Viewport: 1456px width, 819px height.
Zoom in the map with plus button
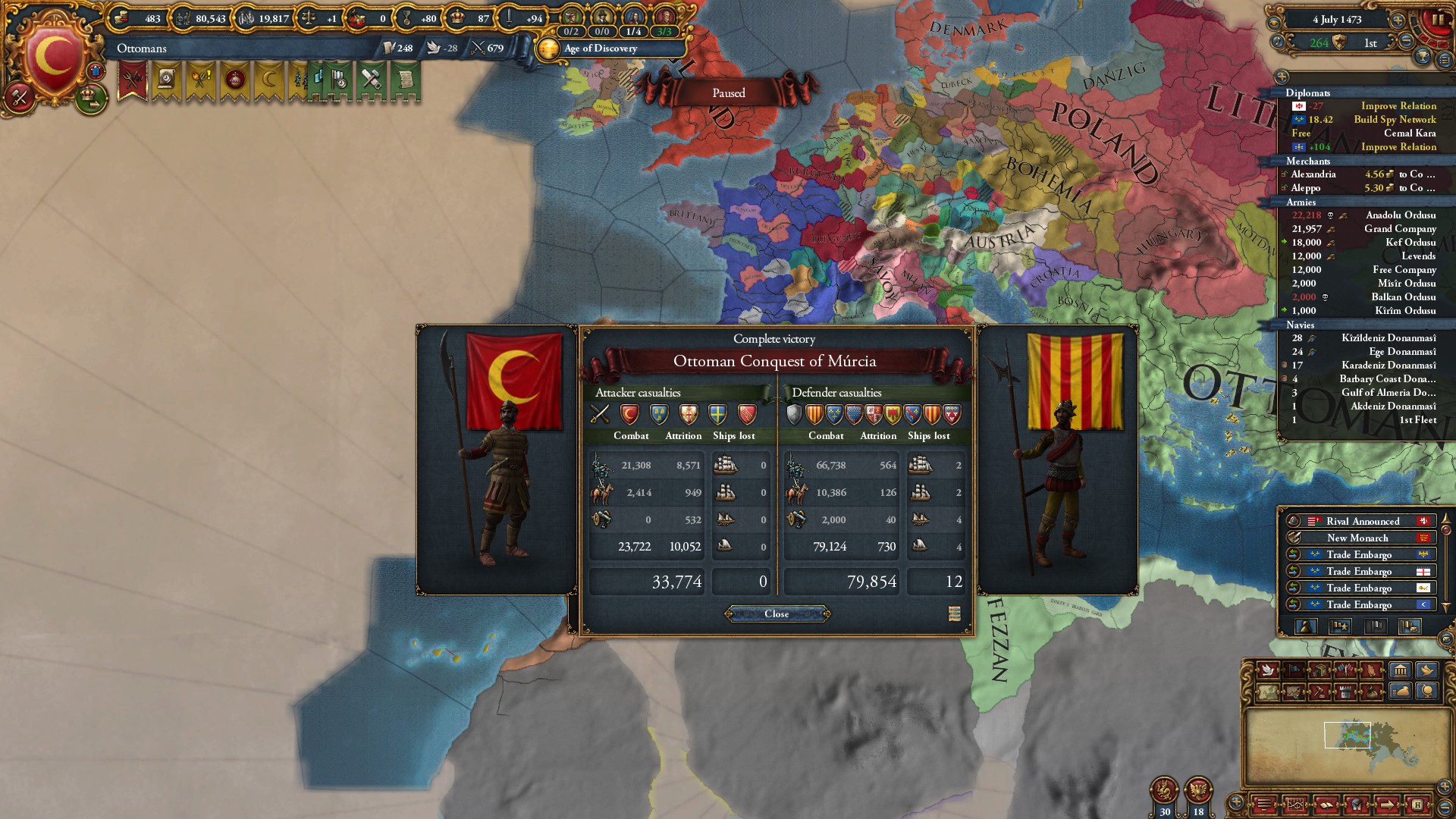click(x=1445, y=787)
